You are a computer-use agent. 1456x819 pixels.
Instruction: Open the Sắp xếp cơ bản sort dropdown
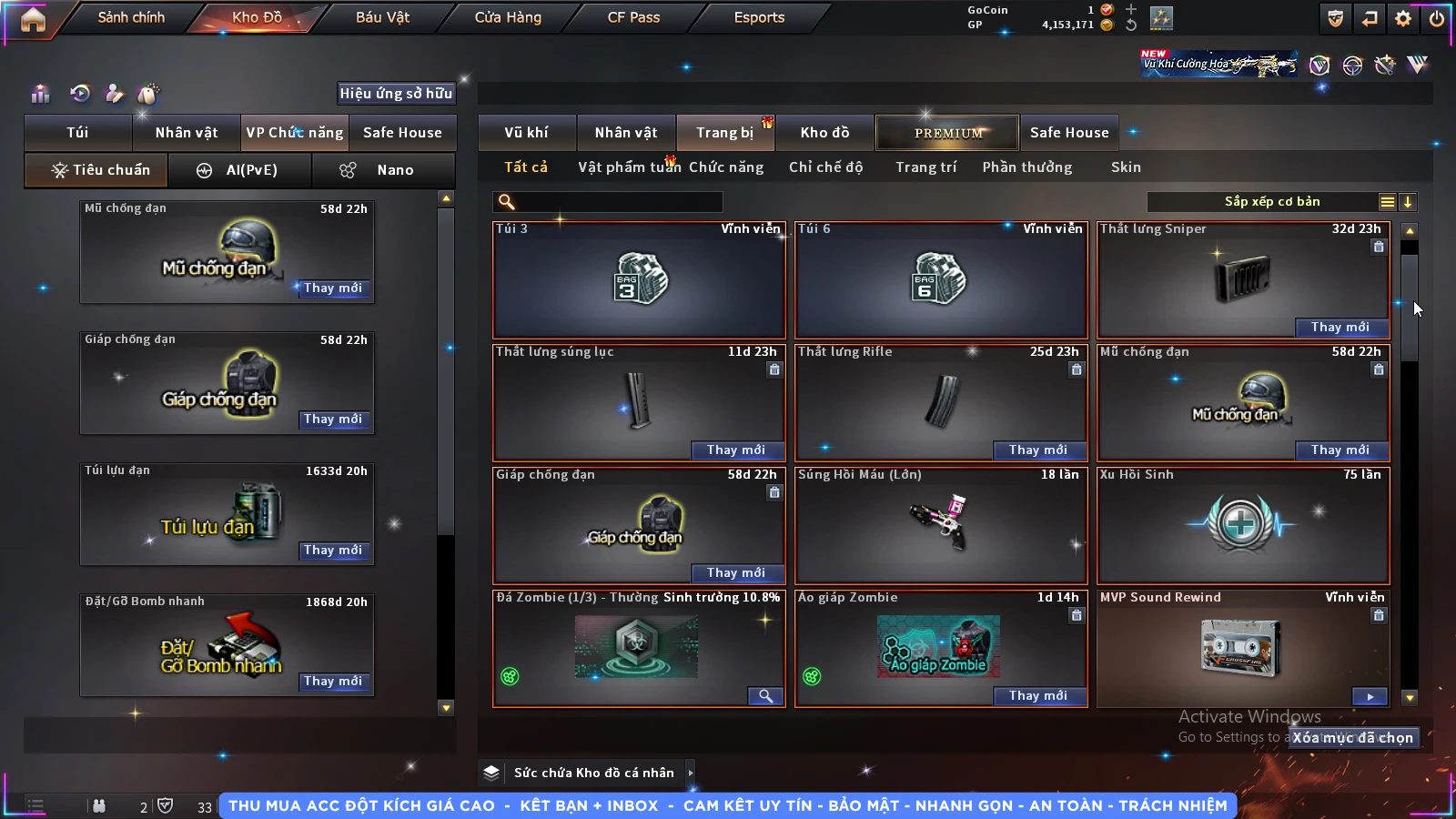coord(1271,202)
